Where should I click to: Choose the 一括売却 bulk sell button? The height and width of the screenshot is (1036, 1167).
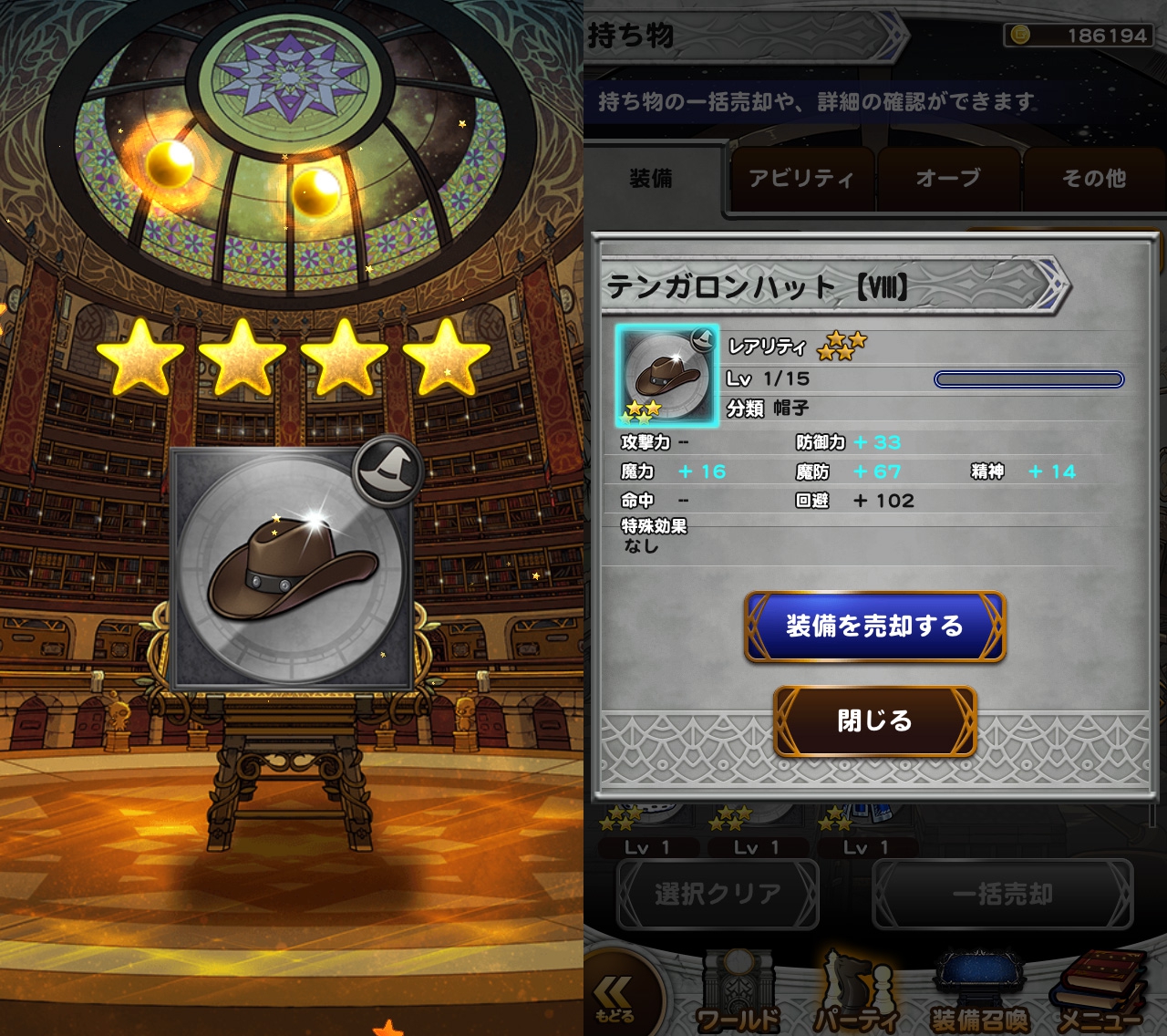point(1002,895)
